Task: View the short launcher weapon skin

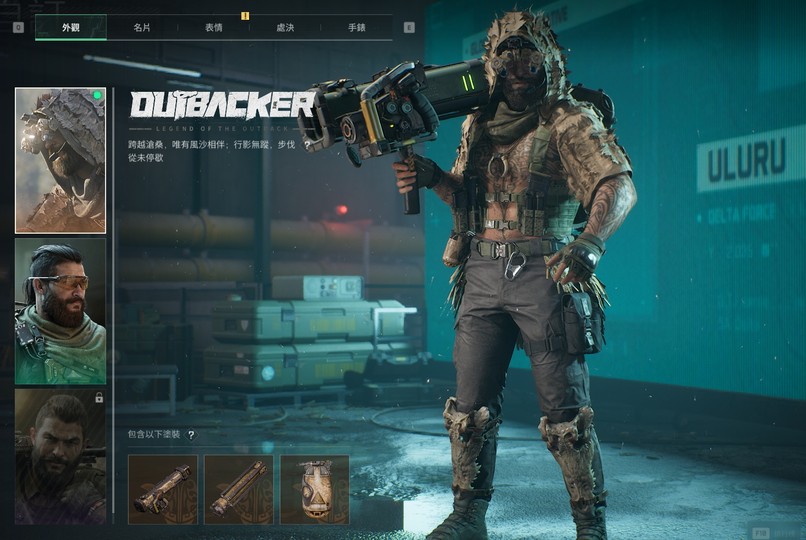Action: point(163,490)
